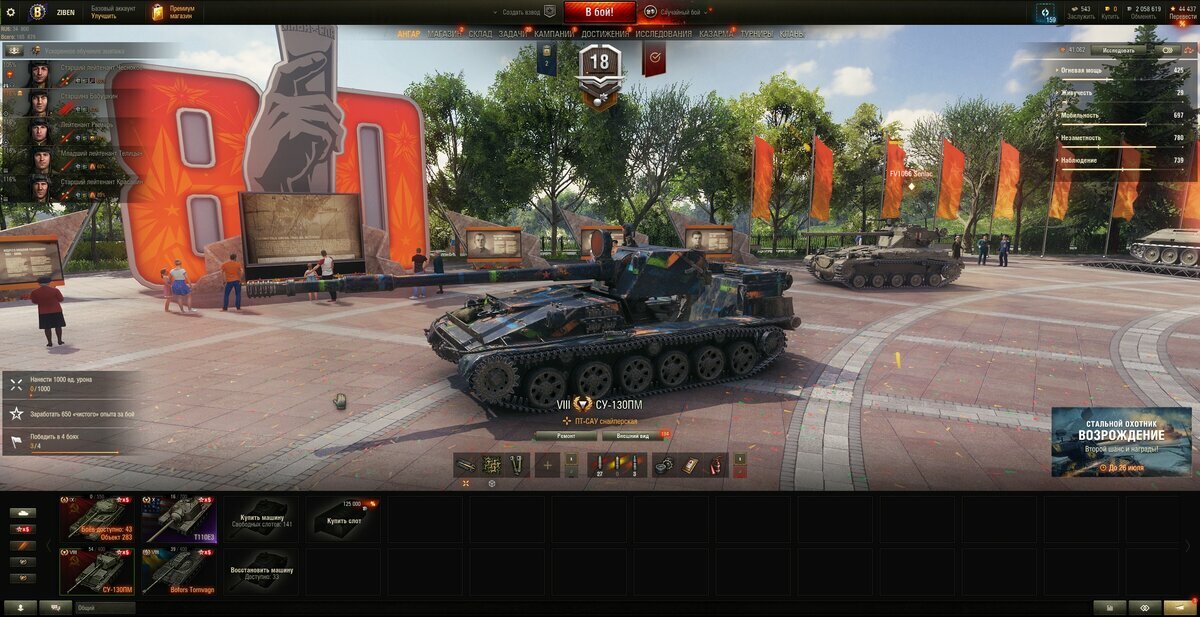Open Восстановить машину tile
Image resolution: width=1200 pixels, height=617 pixels.
(x=261, y=571)
